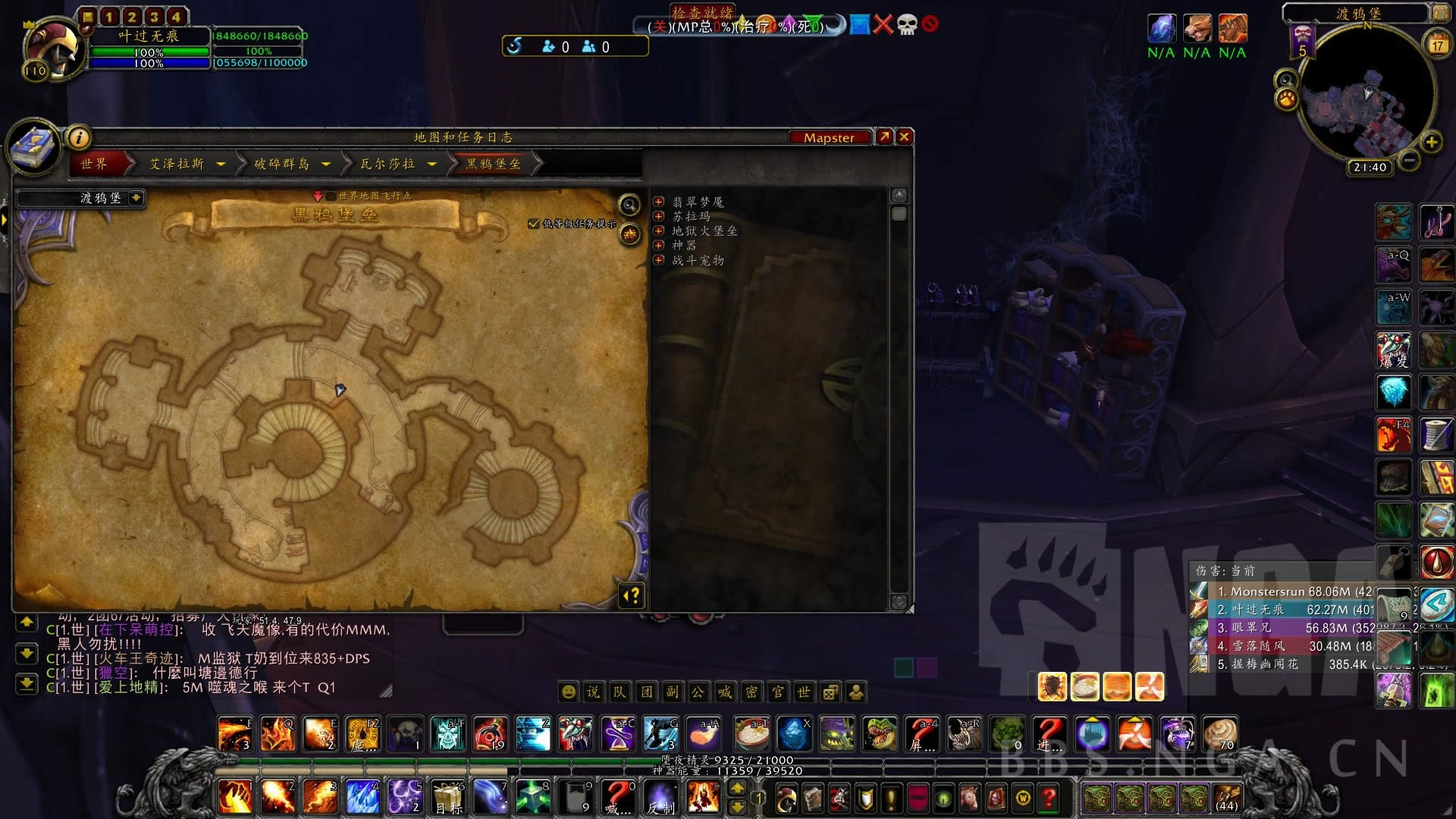Zoom out the minimap with minus button

[1409, 160]
